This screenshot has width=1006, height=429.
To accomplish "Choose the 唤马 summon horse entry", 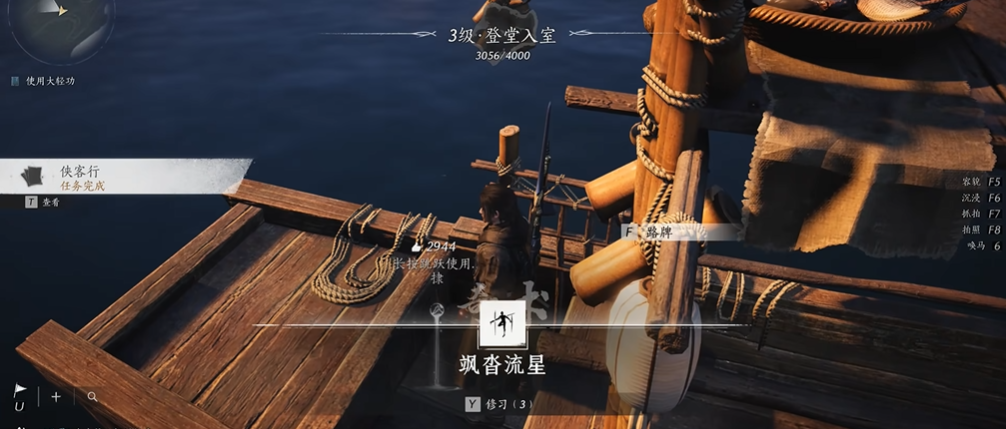I will click(982, 245).
